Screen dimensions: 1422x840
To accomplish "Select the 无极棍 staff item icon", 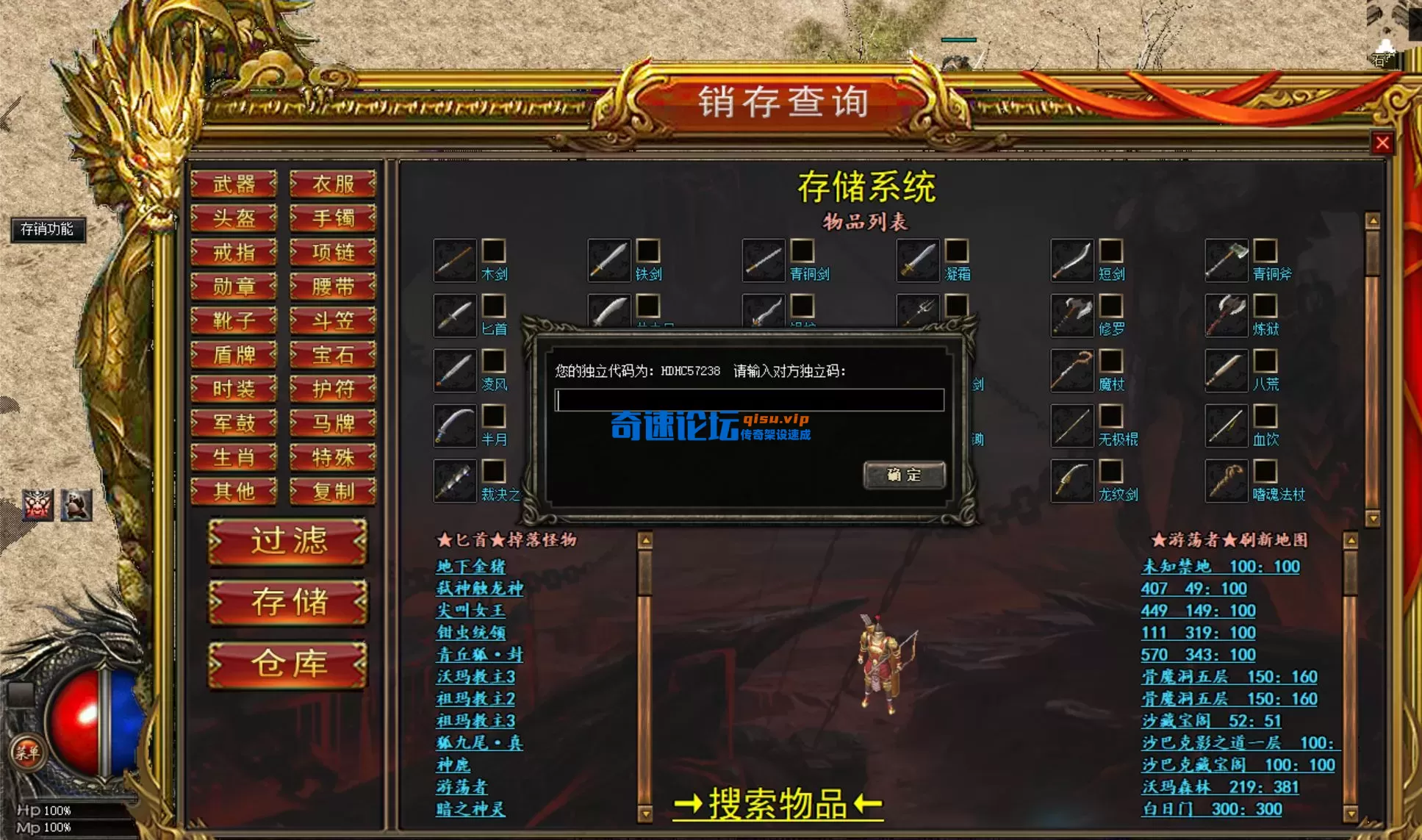I will (x=1073, y=426).
